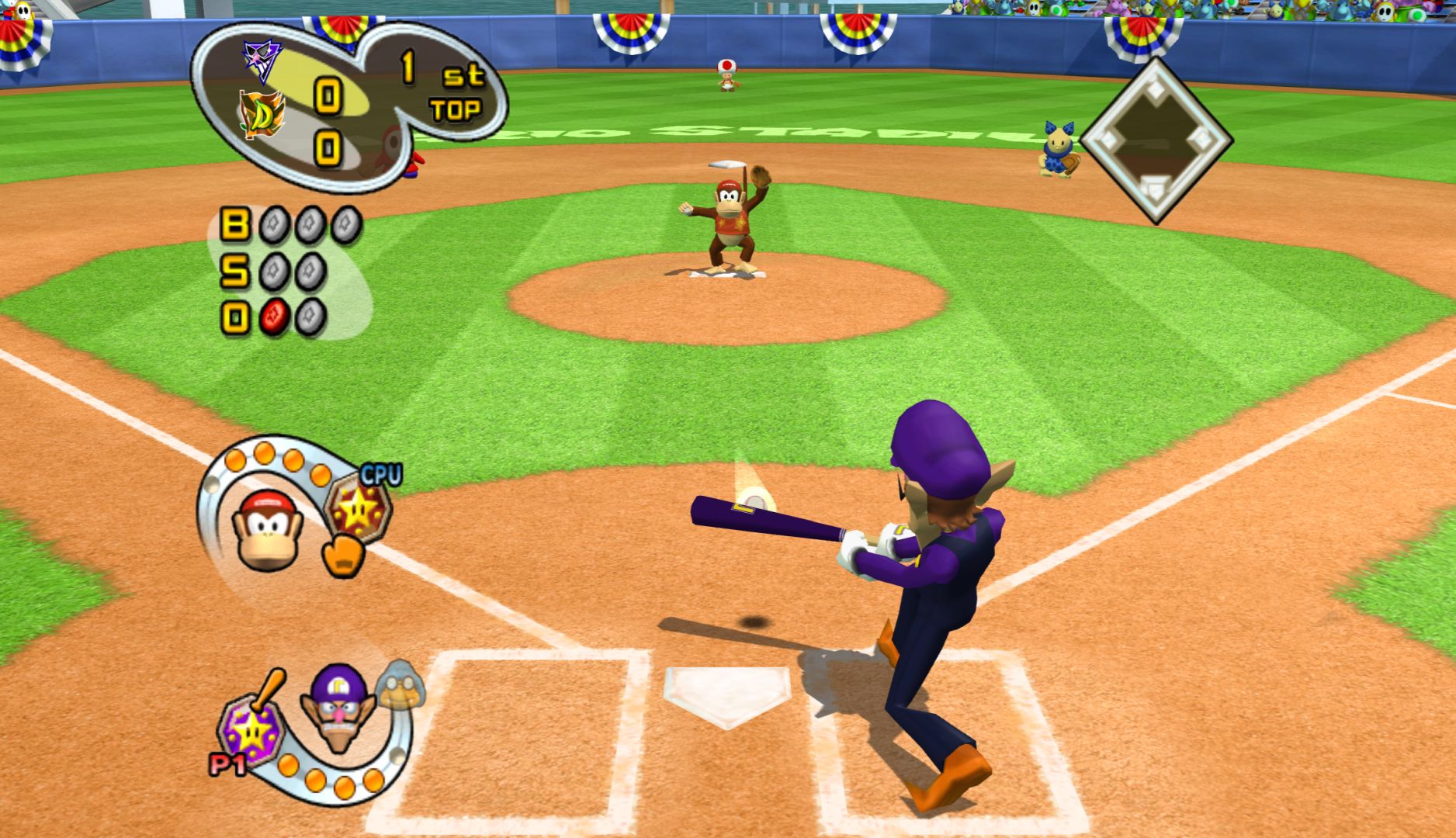
Task: Select Diddy Kong's pitcher portrait
Action: (262, 528)
